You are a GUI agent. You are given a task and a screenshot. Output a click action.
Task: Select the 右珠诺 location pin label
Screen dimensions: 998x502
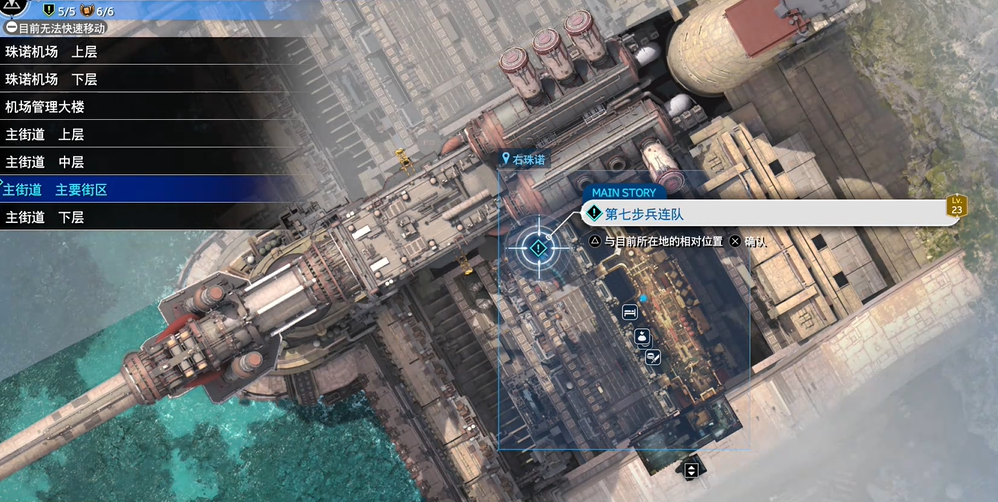525,158
